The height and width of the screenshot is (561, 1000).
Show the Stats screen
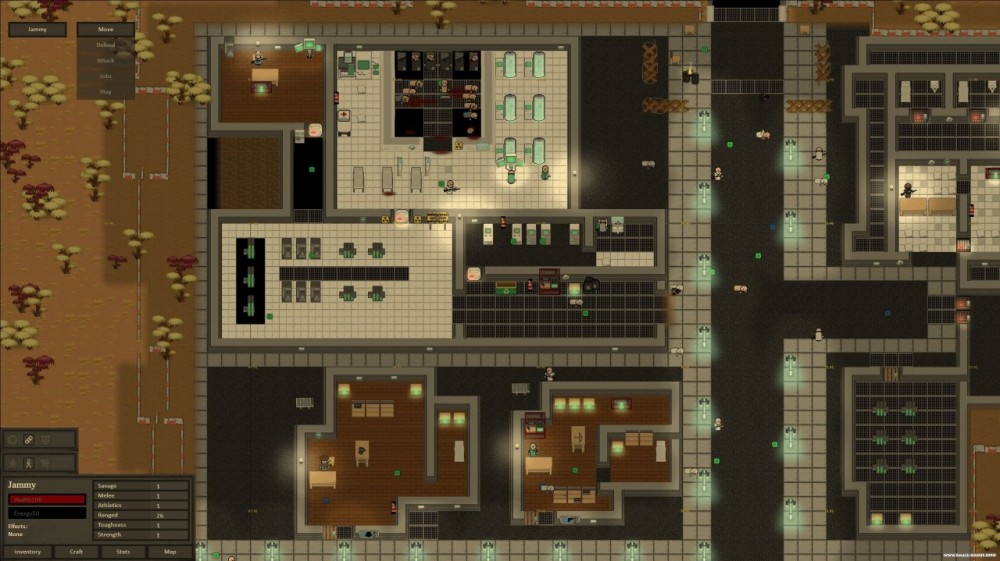pos(123,552)
